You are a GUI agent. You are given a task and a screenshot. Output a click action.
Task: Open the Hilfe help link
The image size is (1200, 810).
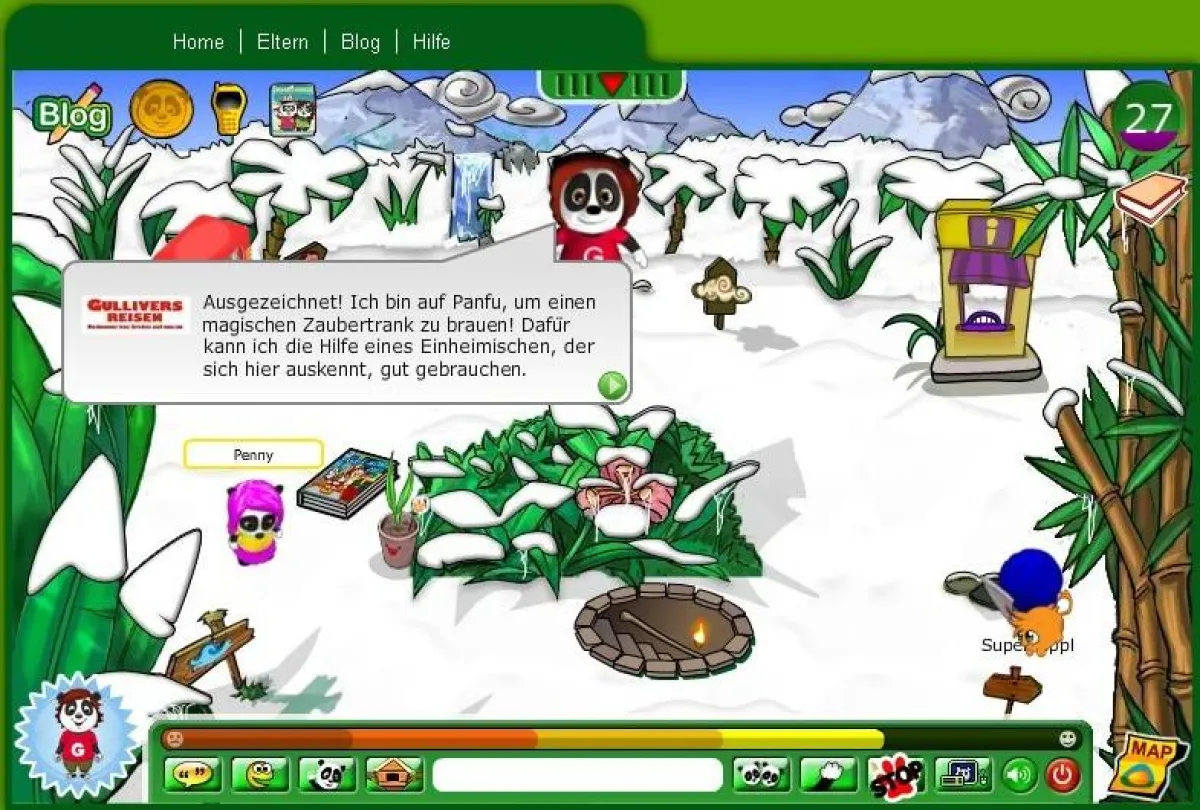[x=431, y=42]
